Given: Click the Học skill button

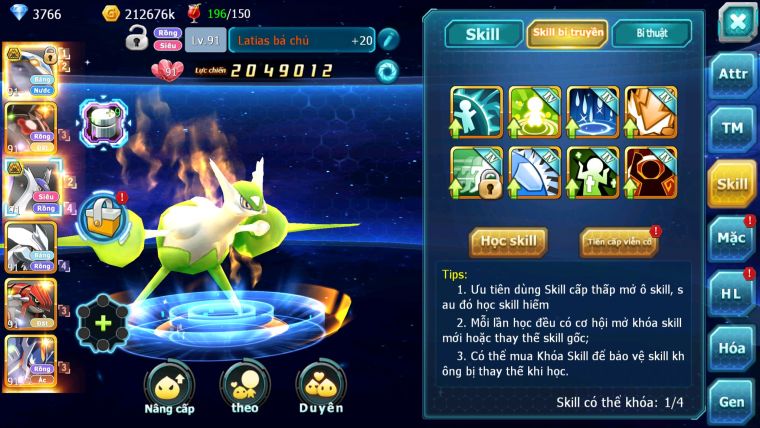Looking at the screenshot, I should pos(509,241).
